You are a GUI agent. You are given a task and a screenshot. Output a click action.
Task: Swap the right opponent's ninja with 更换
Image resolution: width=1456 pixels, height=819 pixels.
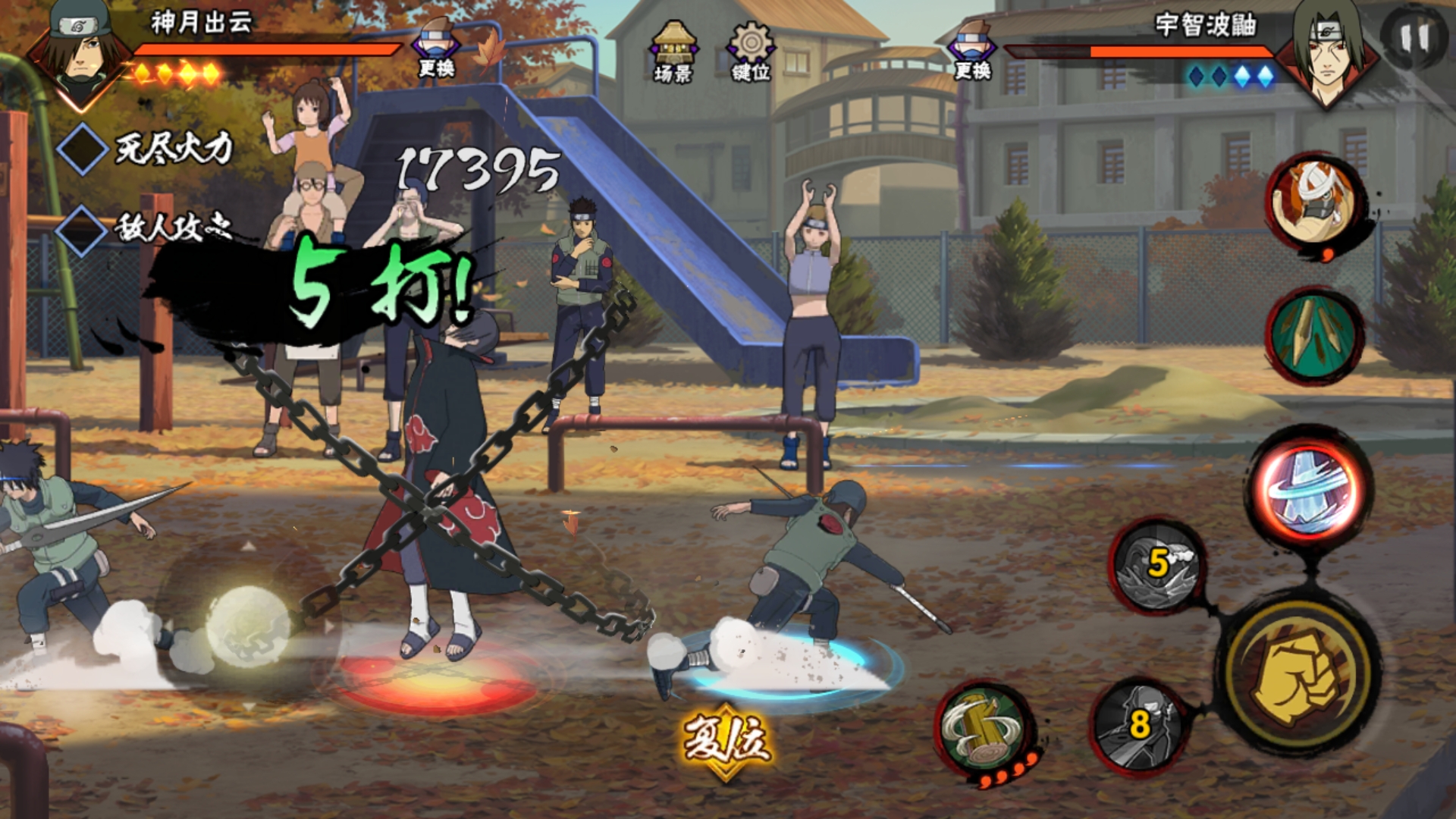(973, 52)
